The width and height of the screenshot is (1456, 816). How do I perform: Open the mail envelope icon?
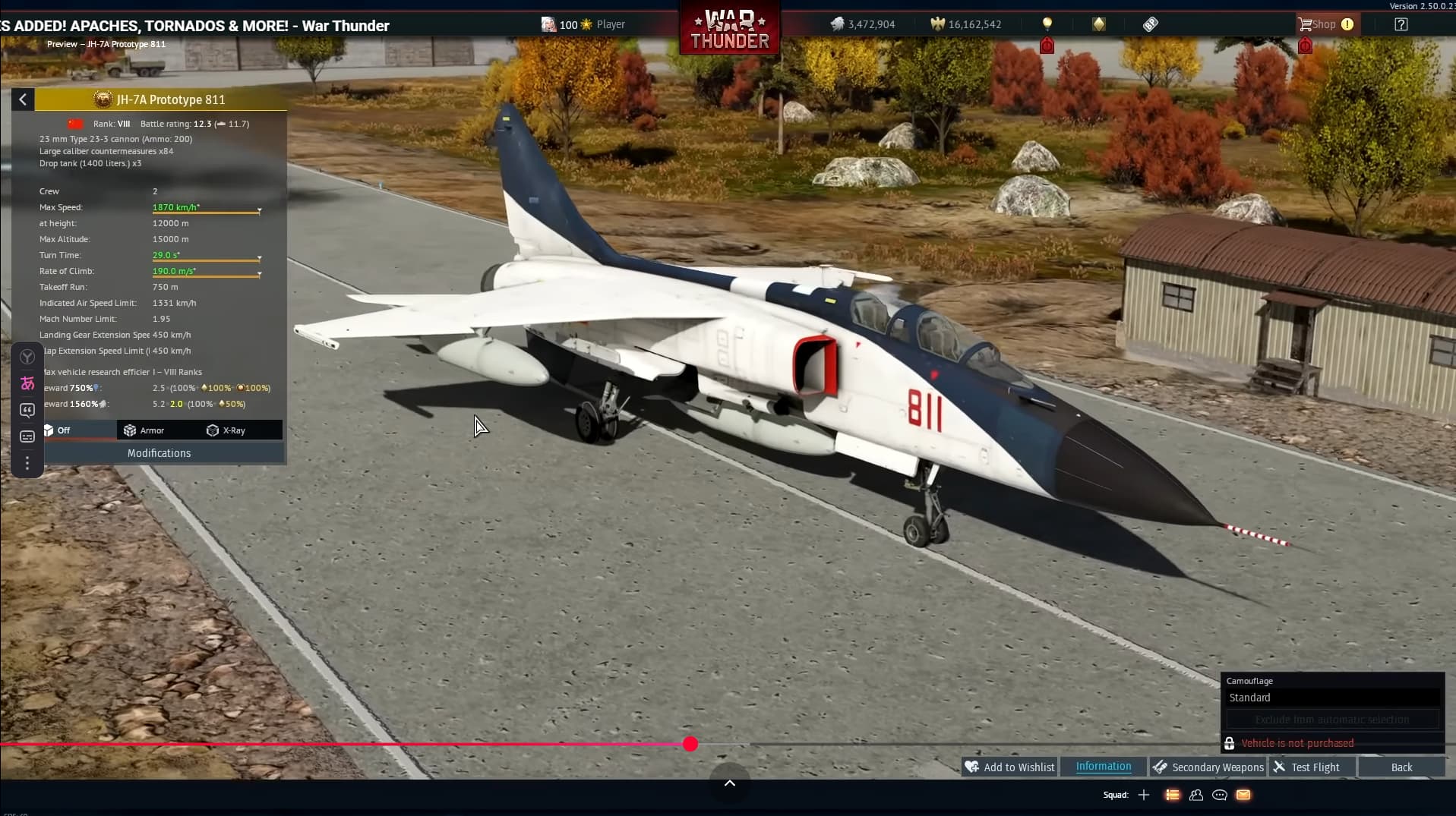(1243, 795)
